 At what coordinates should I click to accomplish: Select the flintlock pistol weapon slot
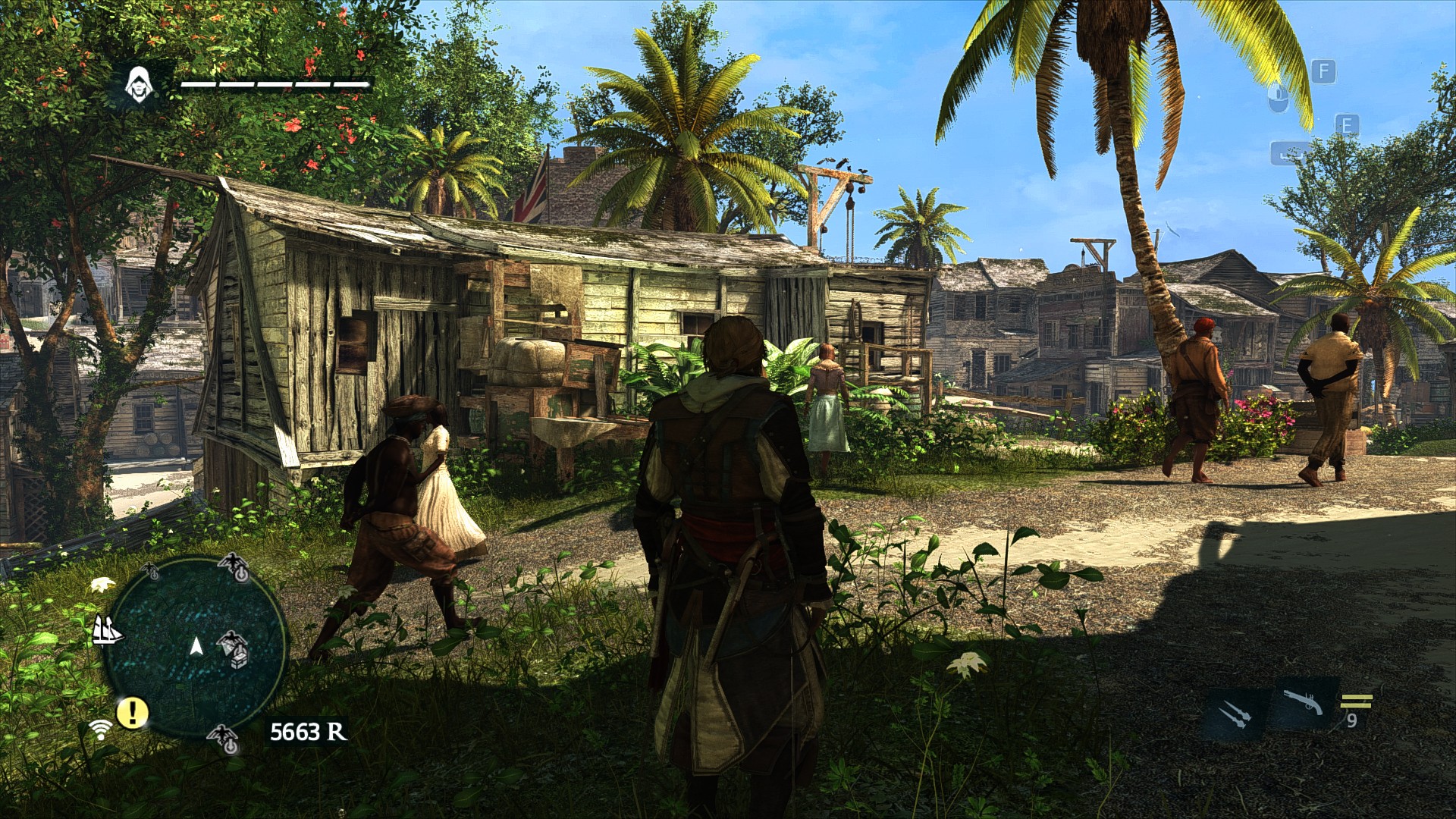click(x=1303, y=702)
